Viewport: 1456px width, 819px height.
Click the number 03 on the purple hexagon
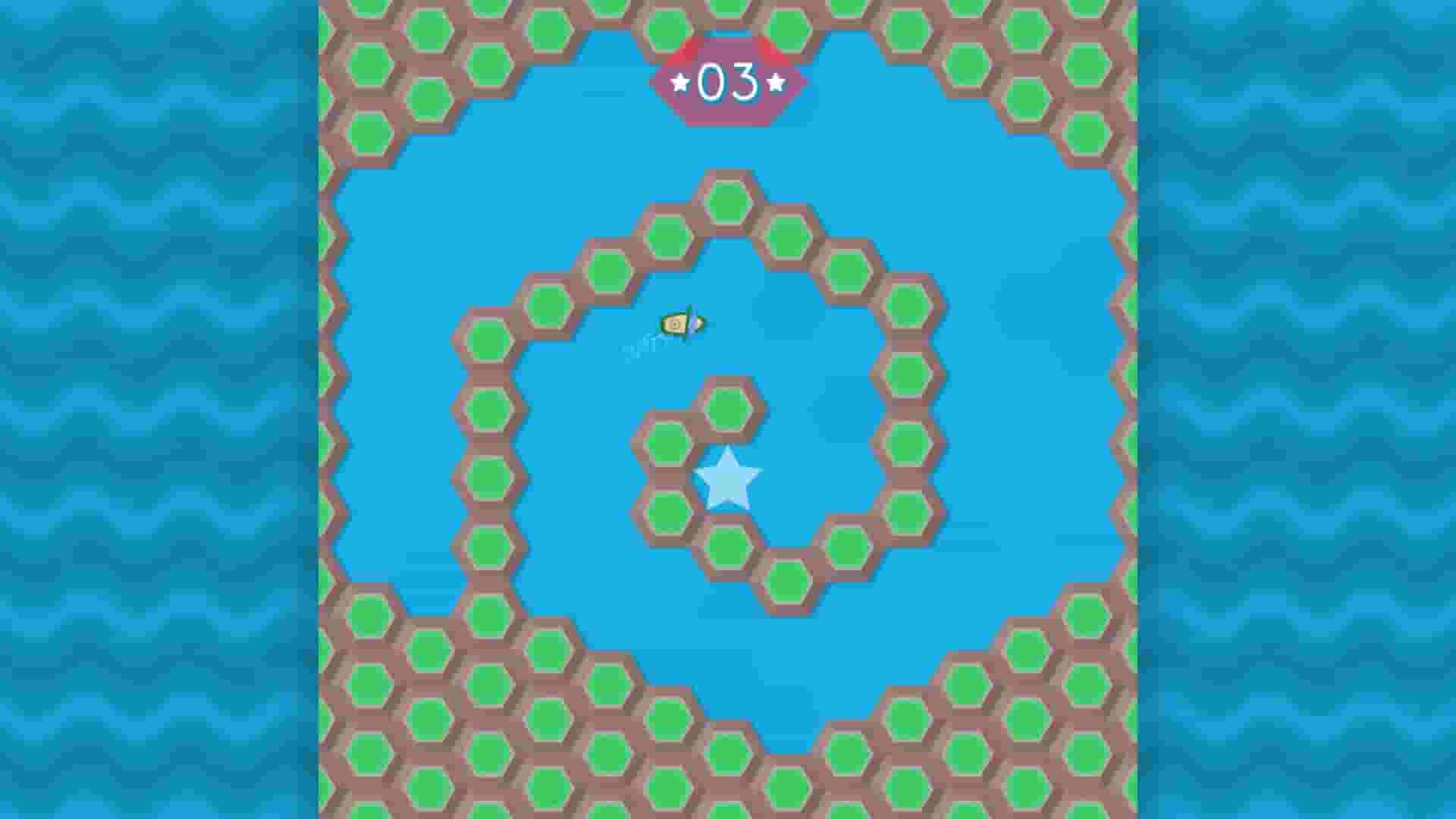(728, 79)
